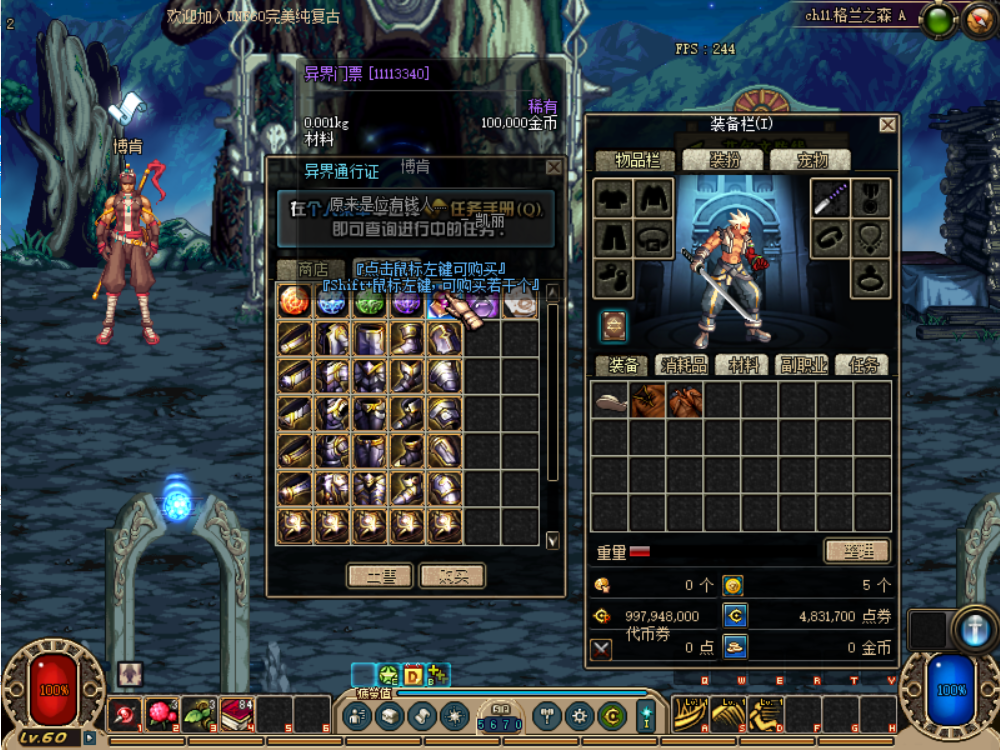Open the gear settings menu icon
The image size is (1000, 750).
[x=579, y=715]
